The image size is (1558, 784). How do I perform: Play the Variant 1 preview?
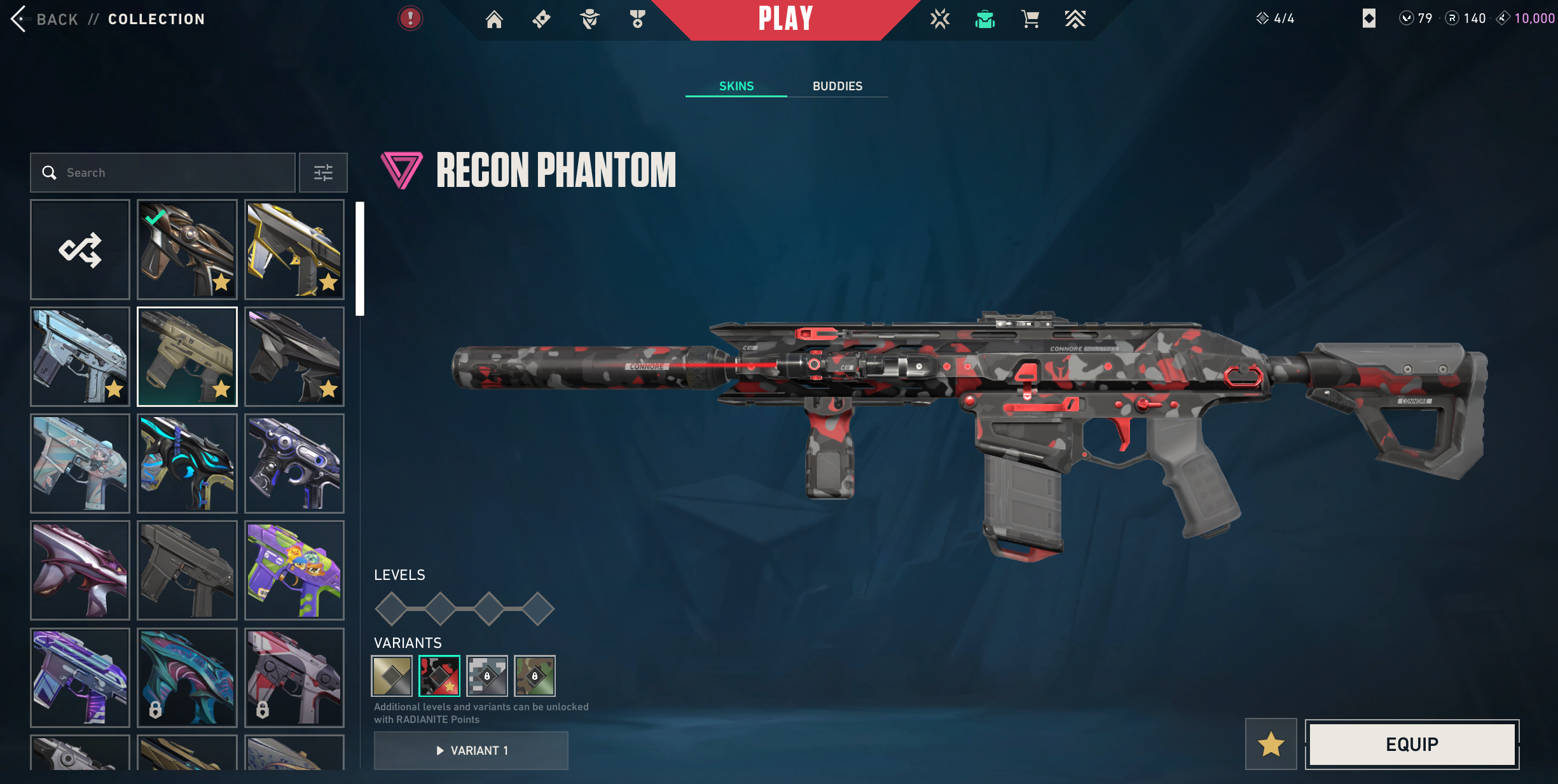(471, 750)
